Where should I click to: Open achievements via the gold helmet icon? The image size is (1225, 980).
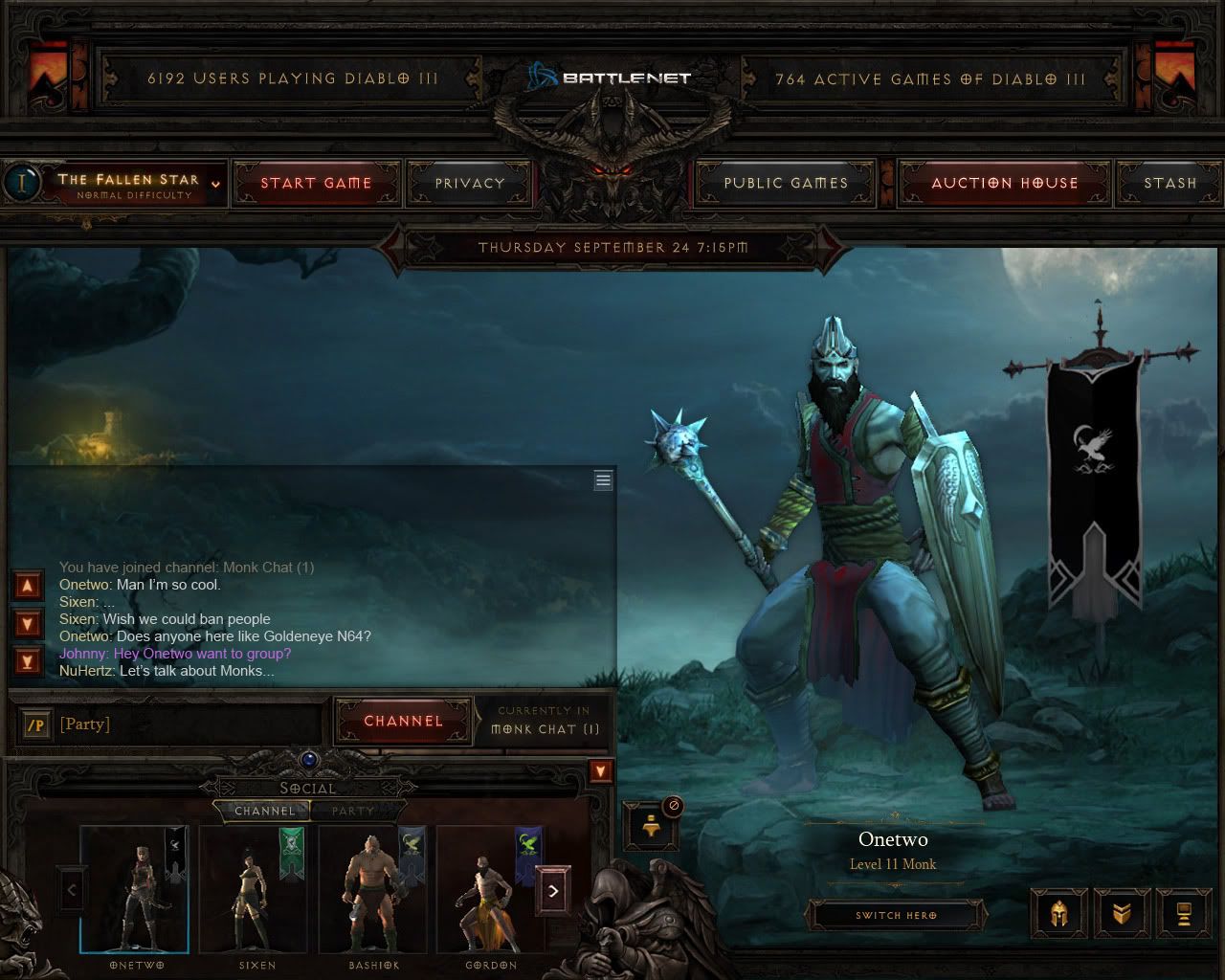1058,912
